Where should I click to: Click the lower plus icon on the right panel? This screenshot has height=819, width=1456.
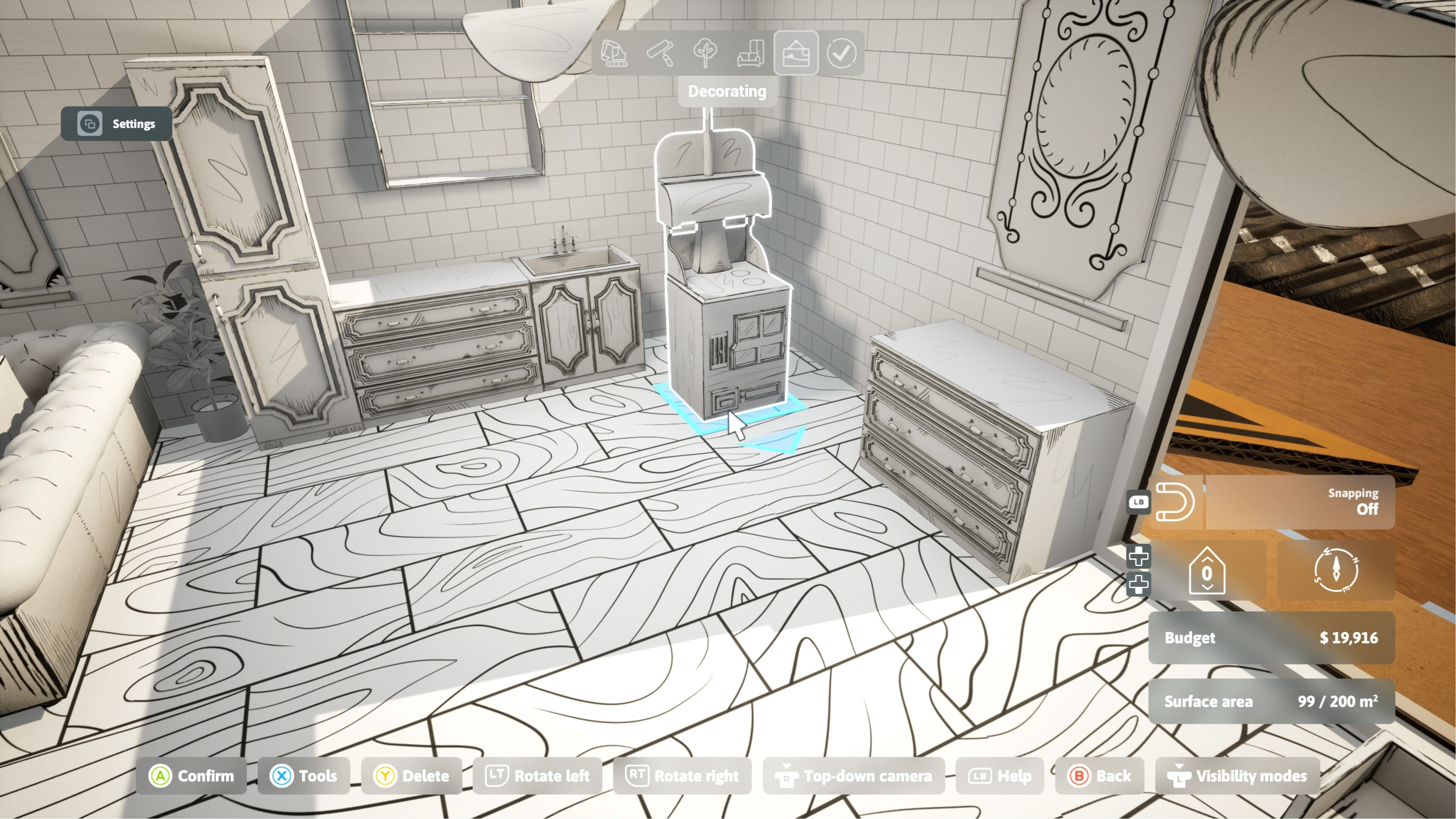click(1139, 583)
